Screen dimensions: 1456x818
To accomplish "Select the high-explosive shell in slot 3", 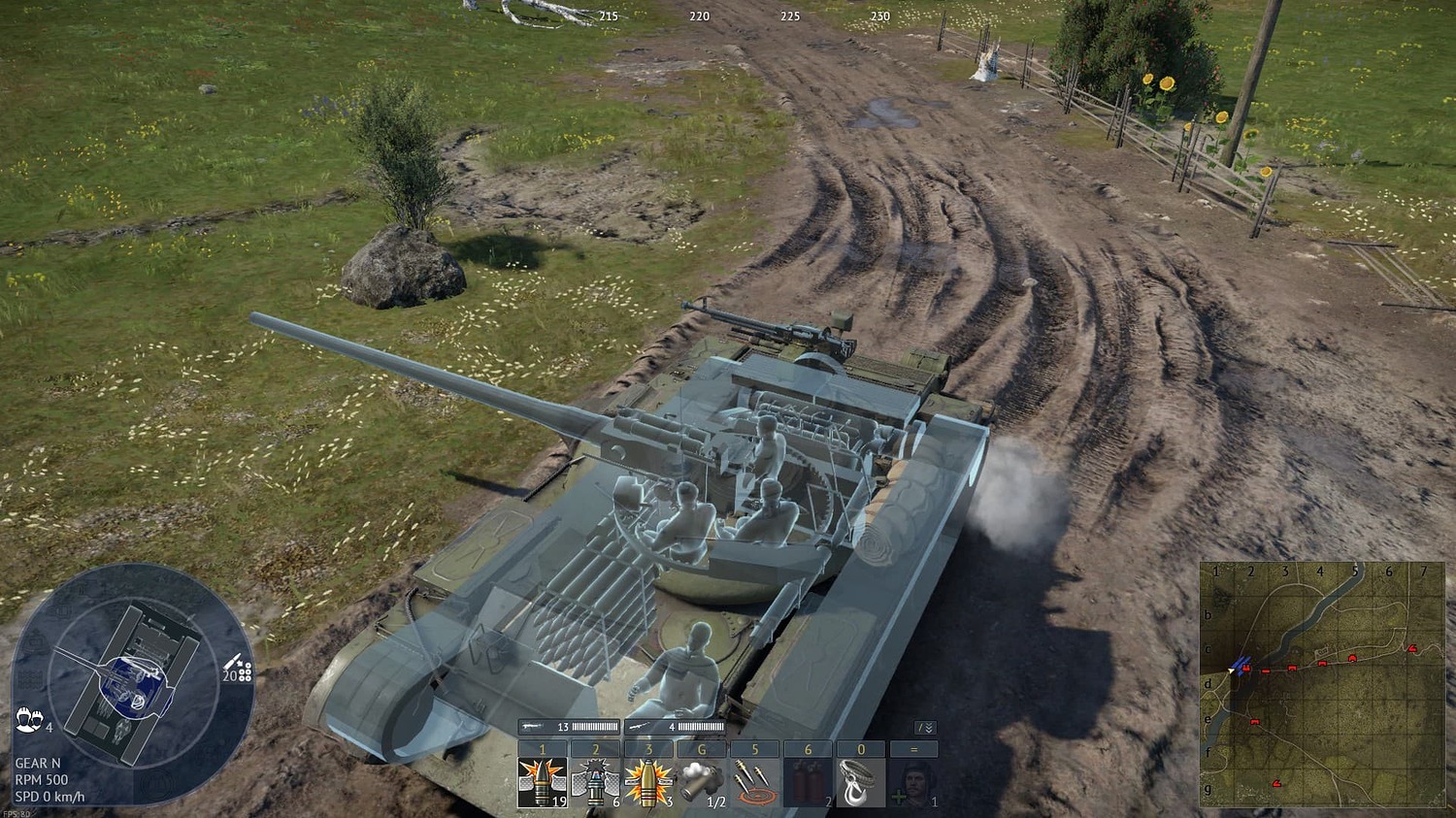I will coord(648,781).
